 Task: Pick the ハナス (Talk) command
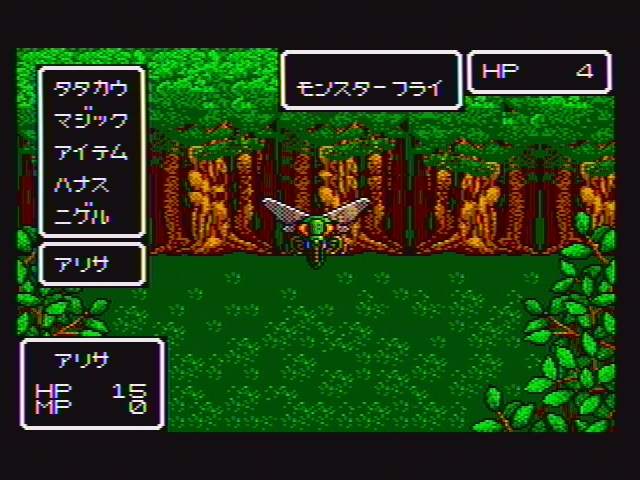83,184
